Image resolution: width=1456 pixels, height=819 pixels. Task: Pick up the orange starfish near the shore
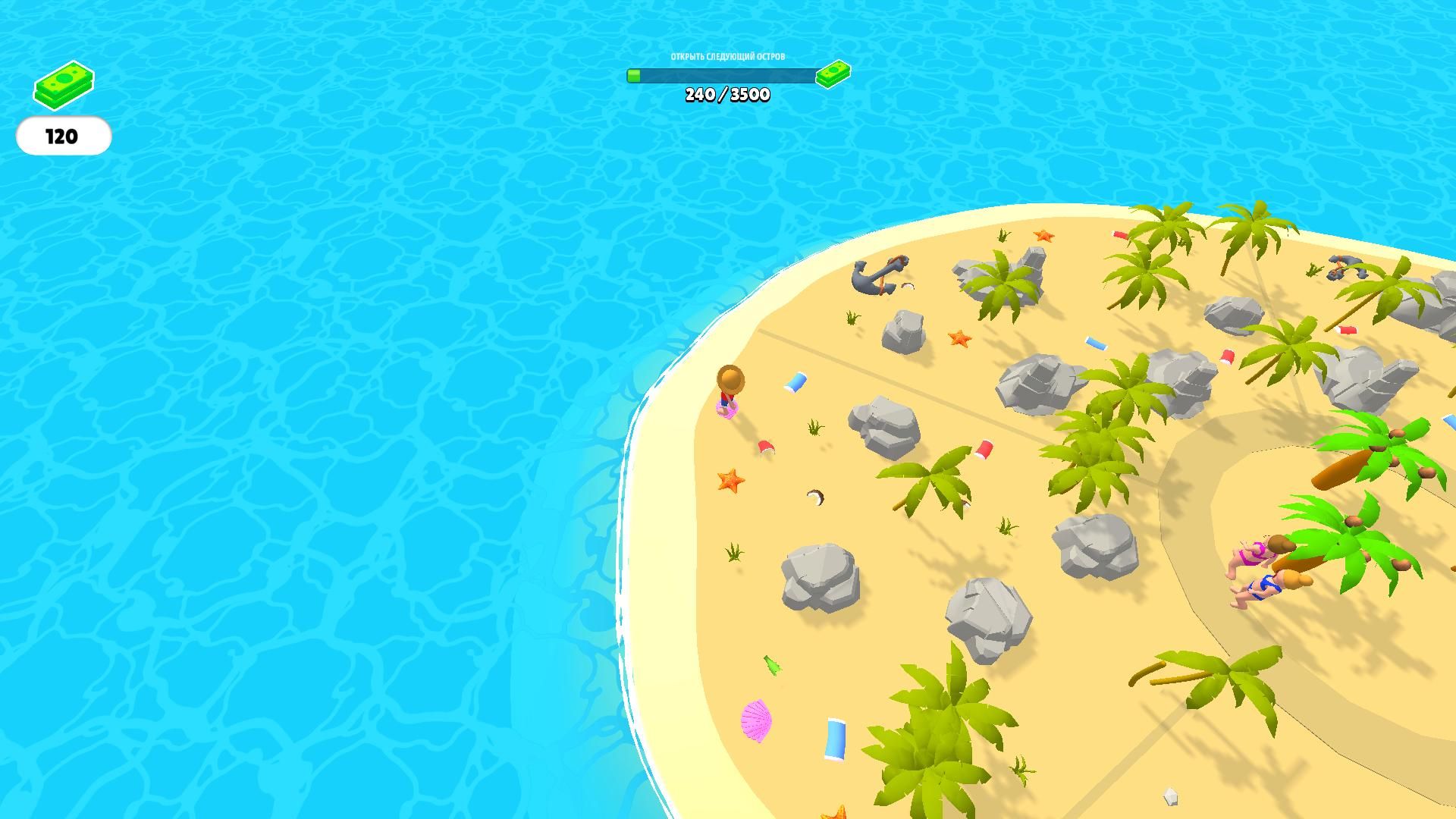(x=730, y=481)
